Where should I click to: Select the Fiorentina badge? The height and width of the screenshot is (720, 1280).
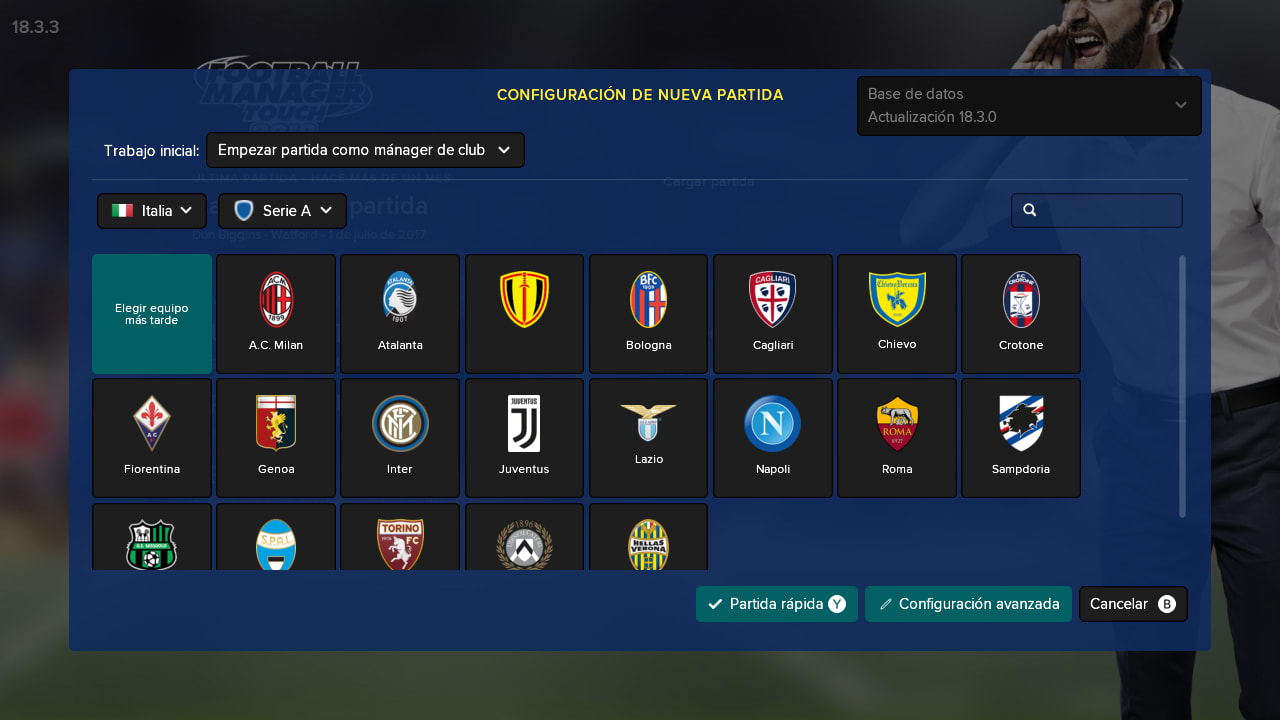(151, 437)
